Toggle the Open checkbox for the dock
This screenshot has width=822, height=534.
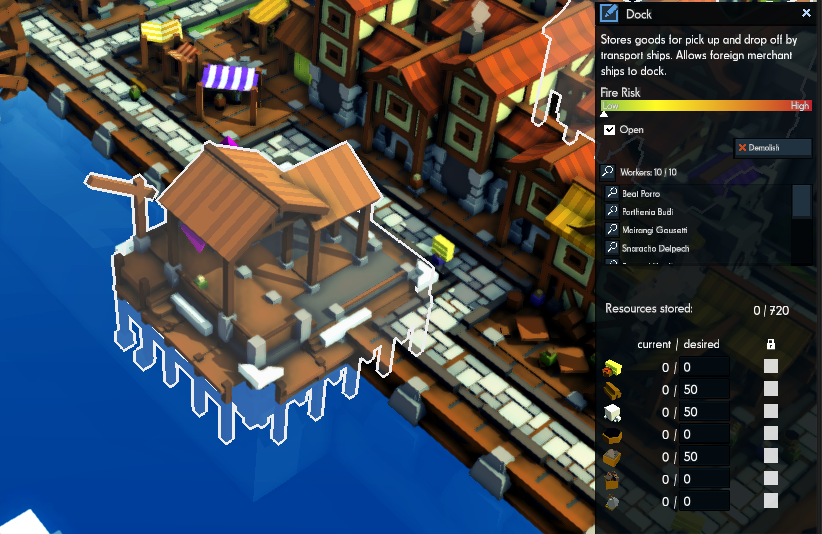610,130
